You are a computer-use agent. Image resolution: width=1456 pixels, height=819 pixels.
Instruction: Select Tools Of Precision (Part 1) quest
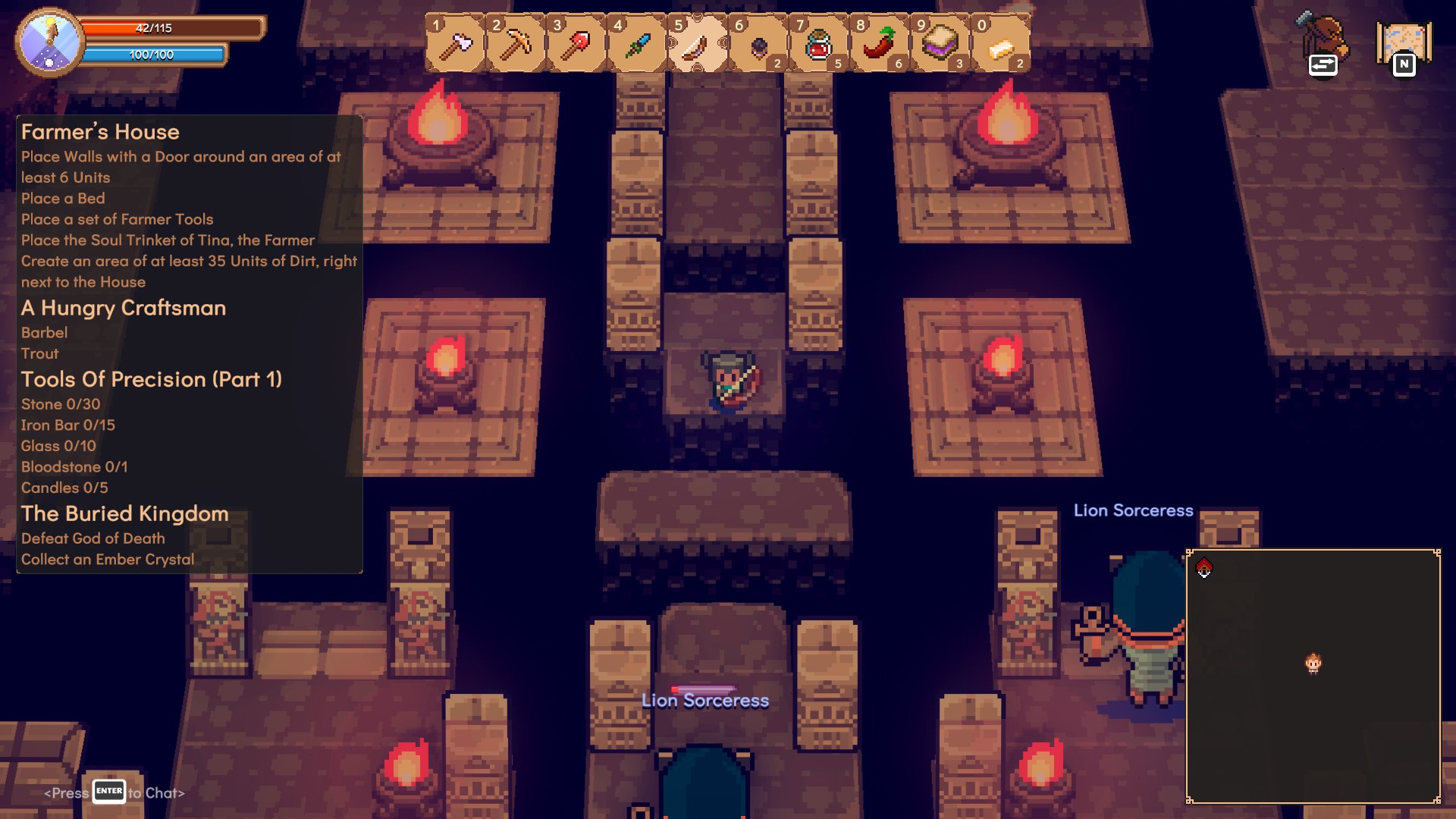[152, 379]
